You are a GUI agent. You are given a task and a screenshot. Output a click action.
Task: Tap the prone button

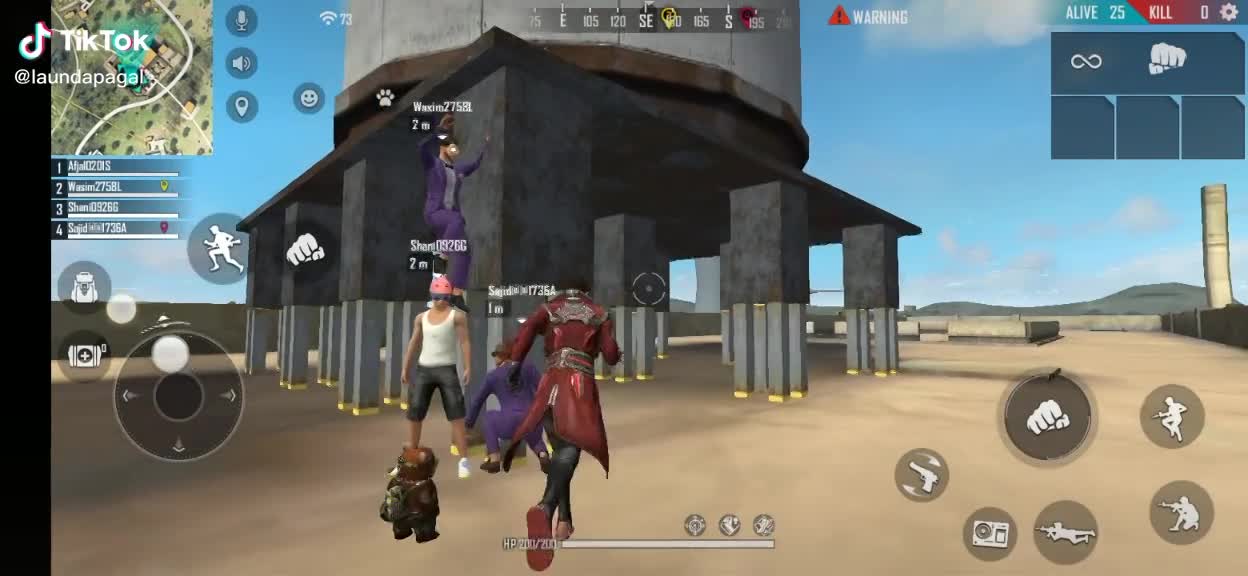1065,532
